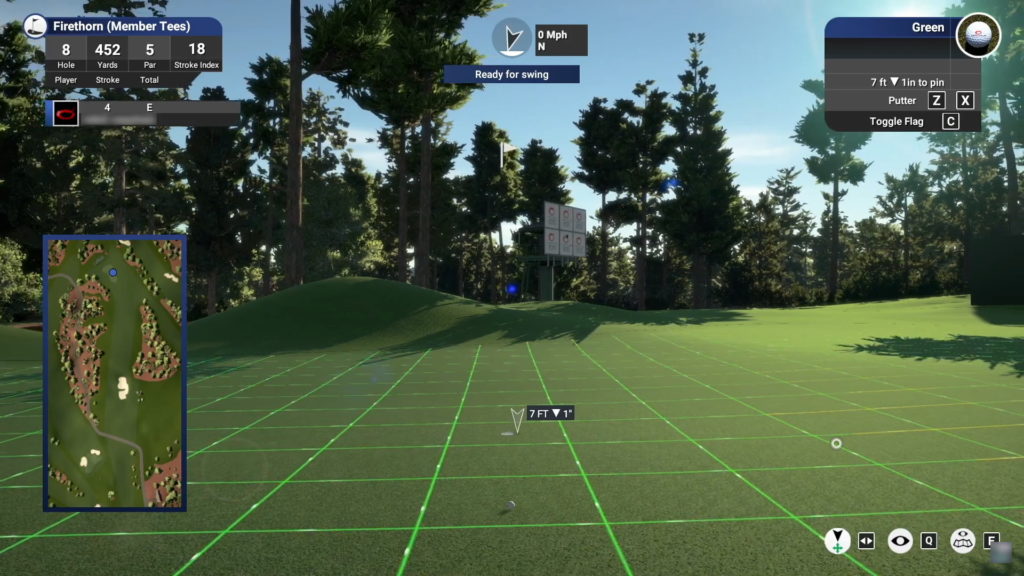The image size is (1024, 576).
Task: Select the aim point flag icon
Action: [837, 541]
